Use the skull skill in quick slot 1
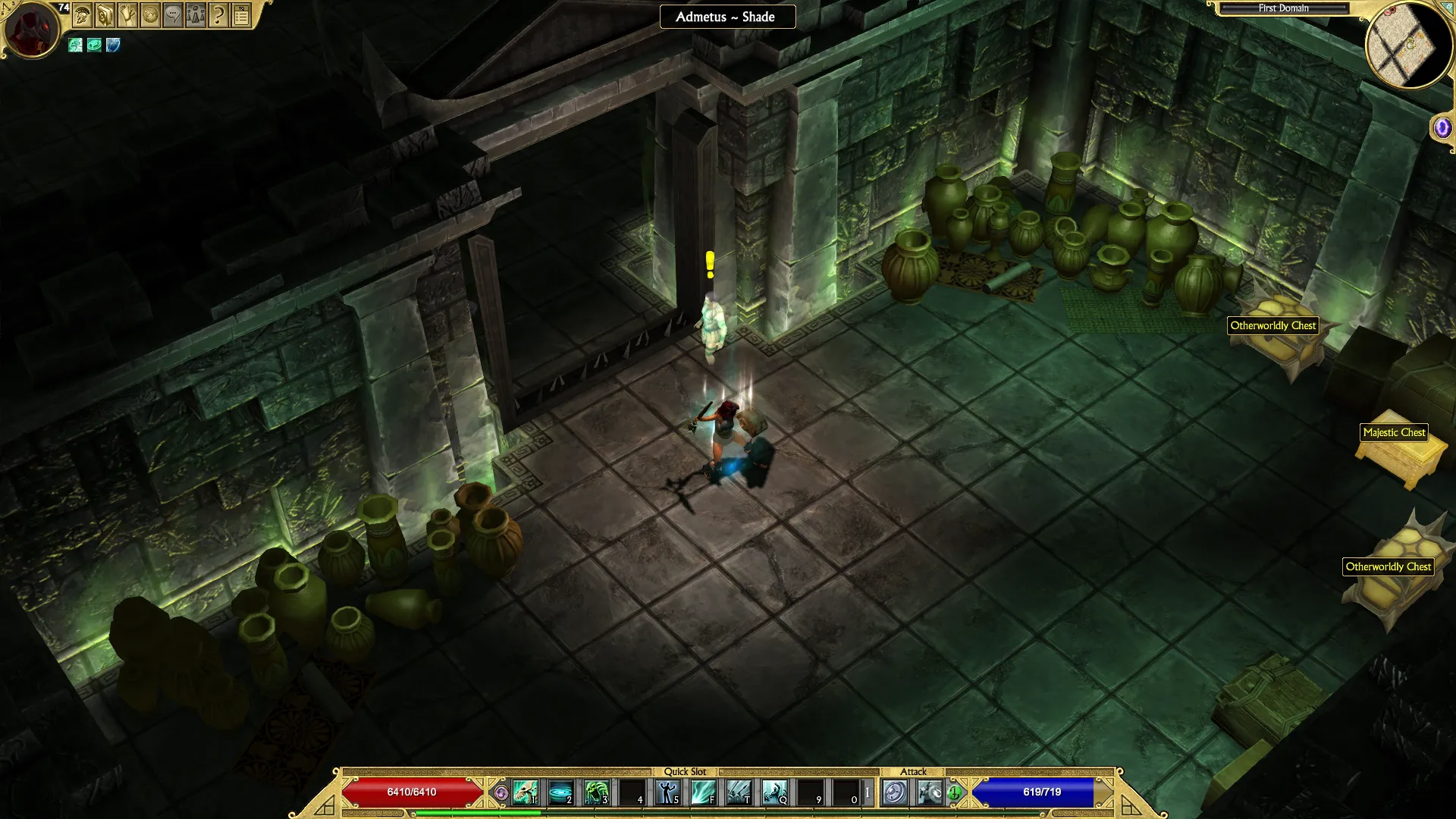 point(525,792)
